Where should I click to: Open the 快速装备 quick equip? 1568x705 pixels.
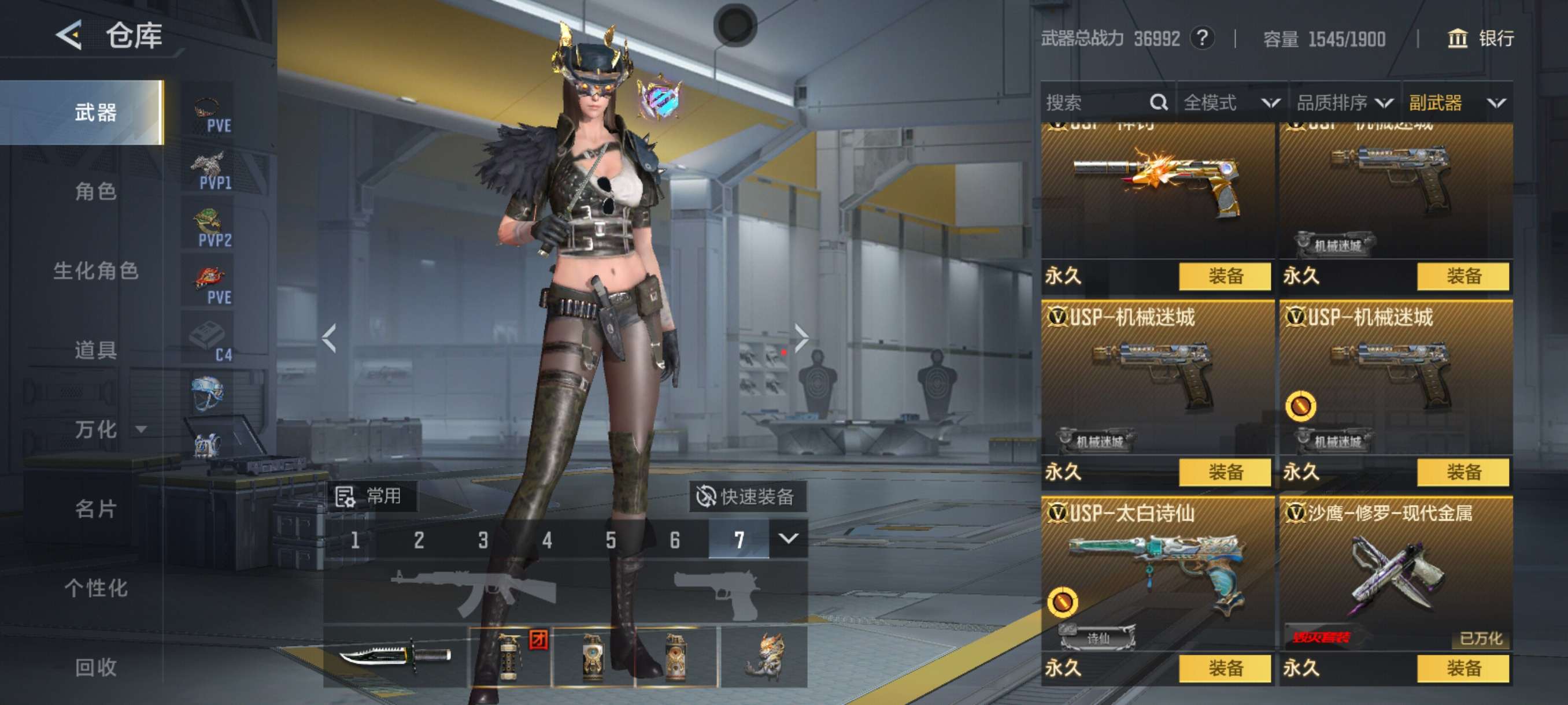tap(747, 496)
